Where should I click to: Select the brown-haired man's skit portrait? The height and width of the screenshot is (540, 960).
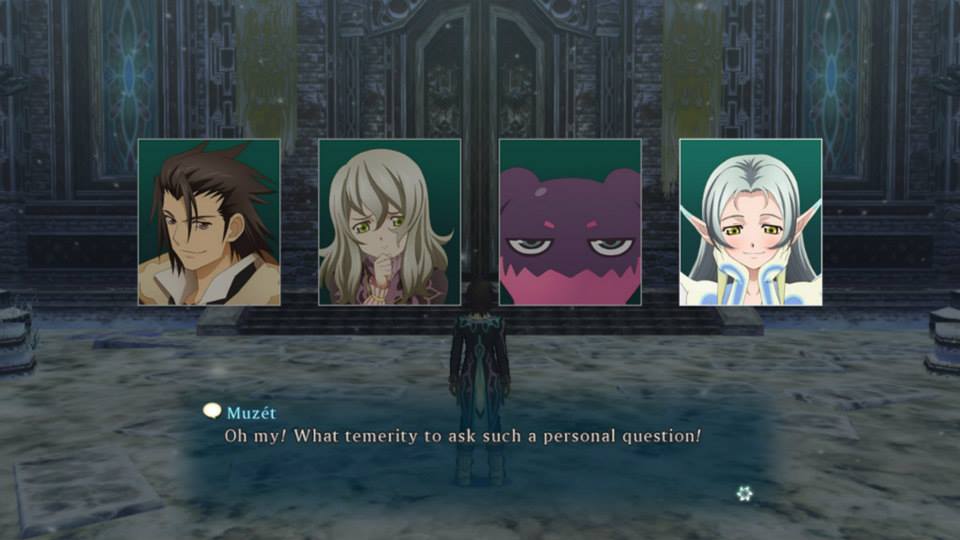(x=209, y=222)
